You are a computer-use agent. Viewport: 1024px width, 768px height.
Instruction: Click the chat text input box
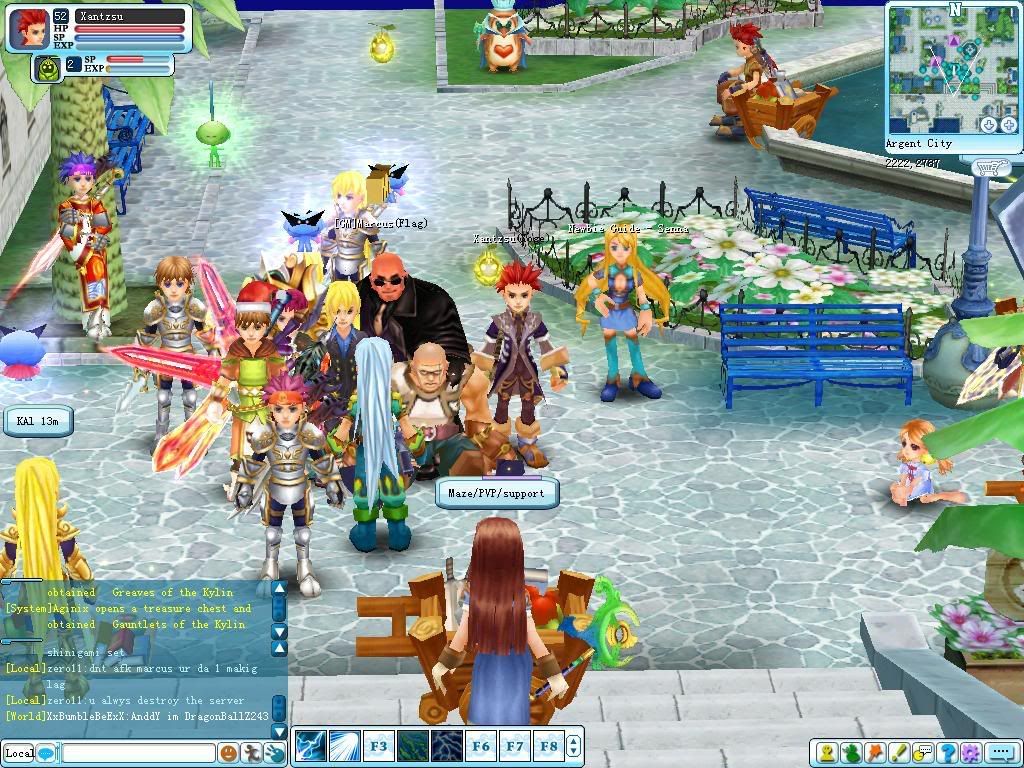(138, 753)
